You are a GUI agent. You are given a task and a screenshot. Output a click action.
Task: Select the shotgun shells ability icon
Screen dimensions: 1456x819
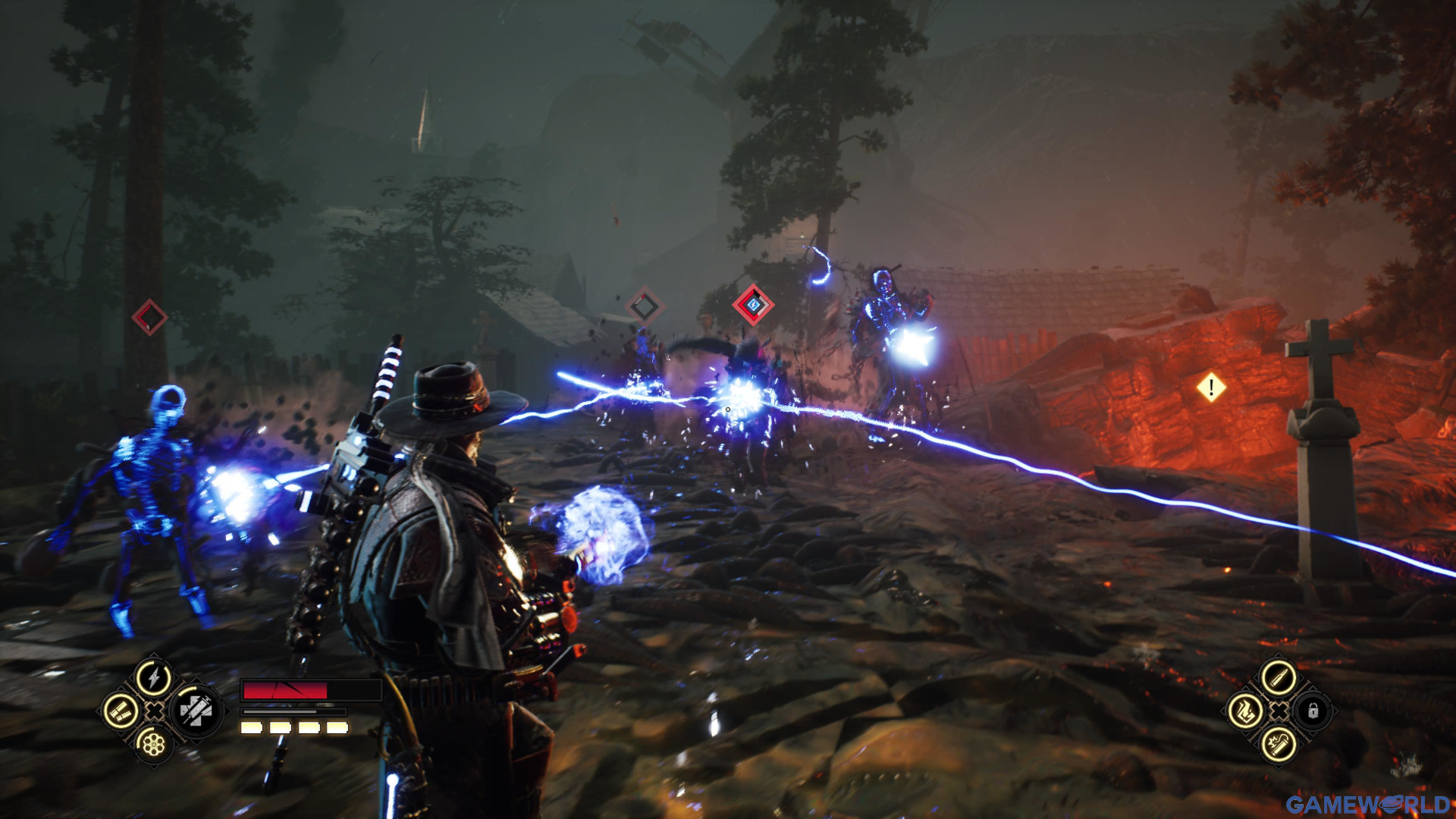(121, 711)
